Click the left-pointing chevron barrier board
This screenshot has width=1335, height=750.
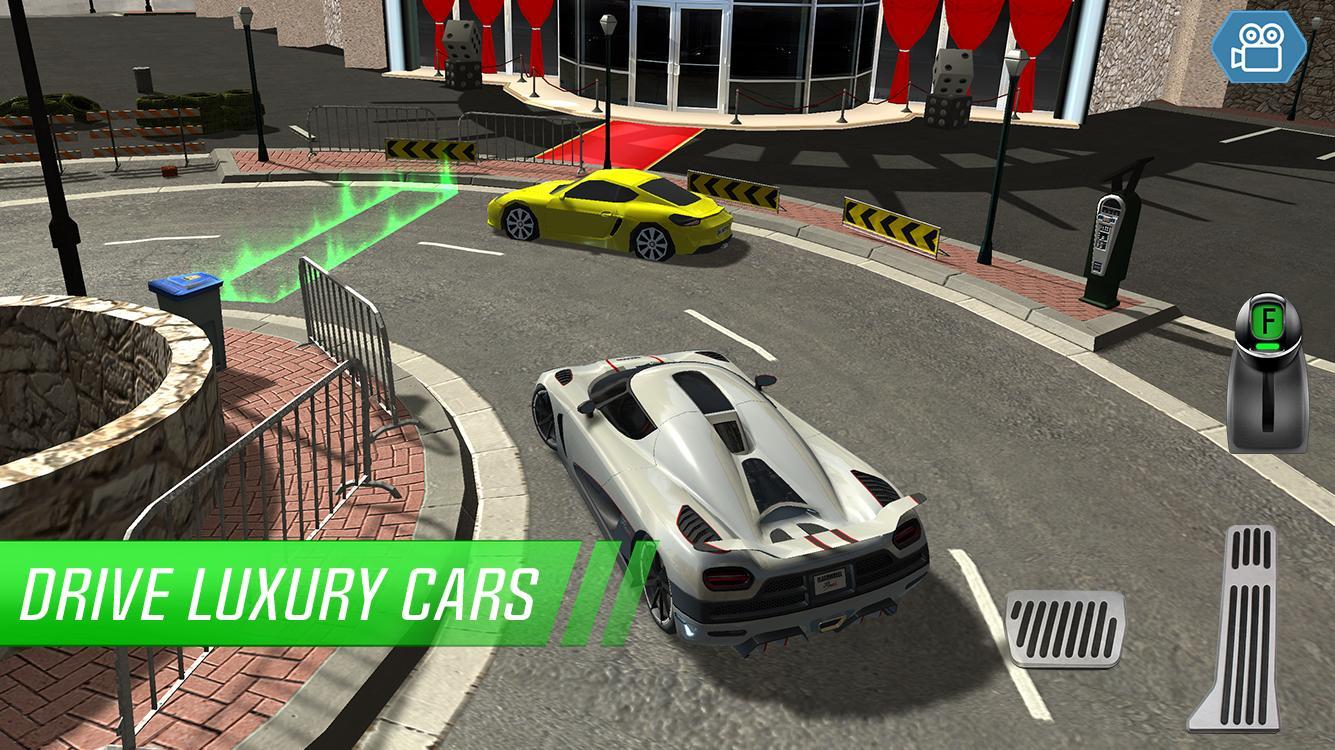[x=428, y=150]
